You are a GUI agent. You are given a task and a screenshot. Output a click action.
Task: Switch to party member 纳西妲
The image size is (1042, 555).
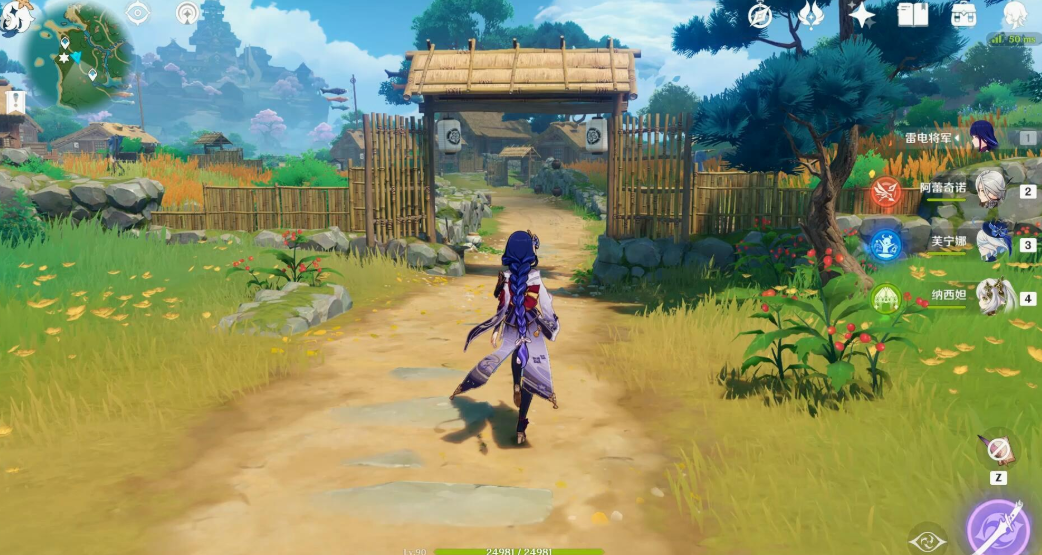coord(994,297)
